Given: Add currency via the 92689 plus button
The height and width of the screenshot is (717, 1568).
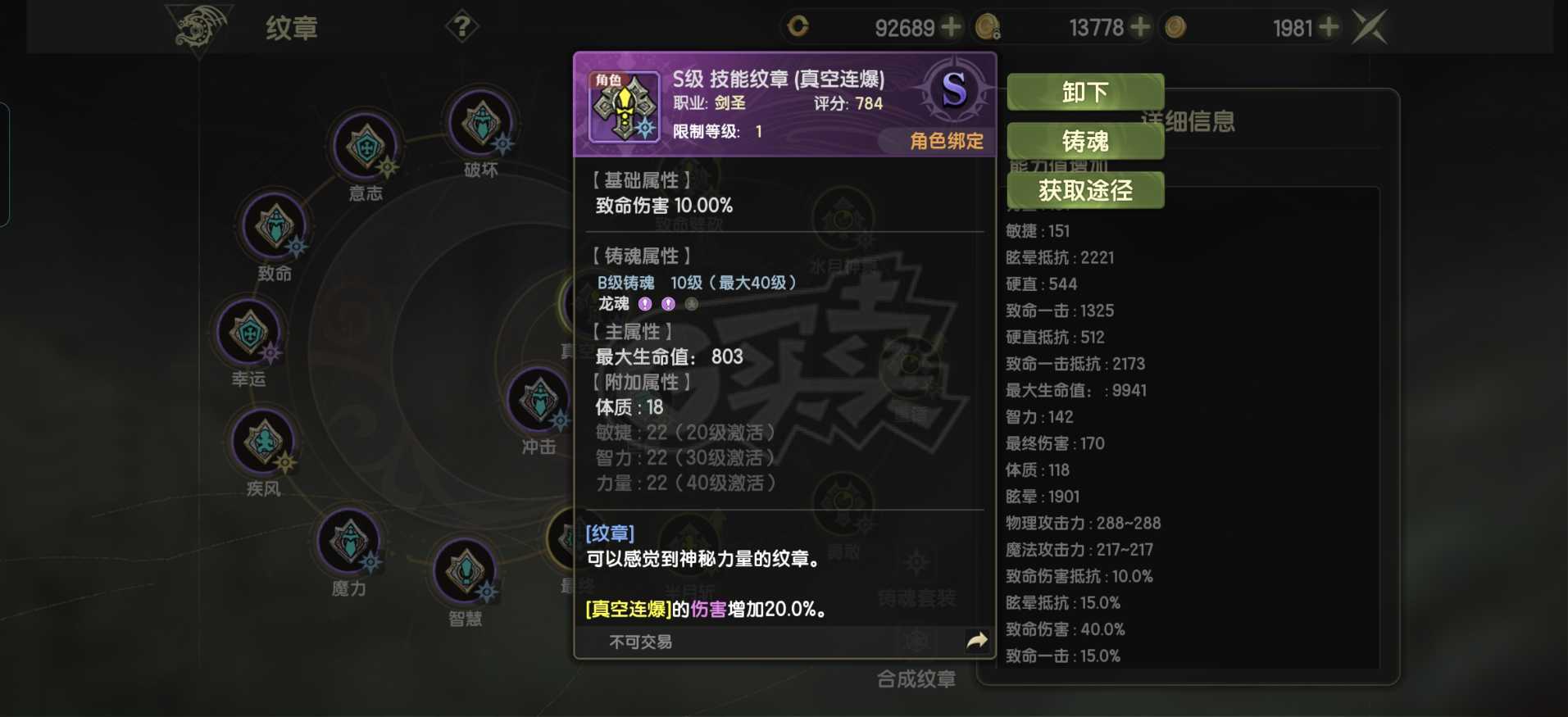Looking at the screenshot, I should (951, 26).
